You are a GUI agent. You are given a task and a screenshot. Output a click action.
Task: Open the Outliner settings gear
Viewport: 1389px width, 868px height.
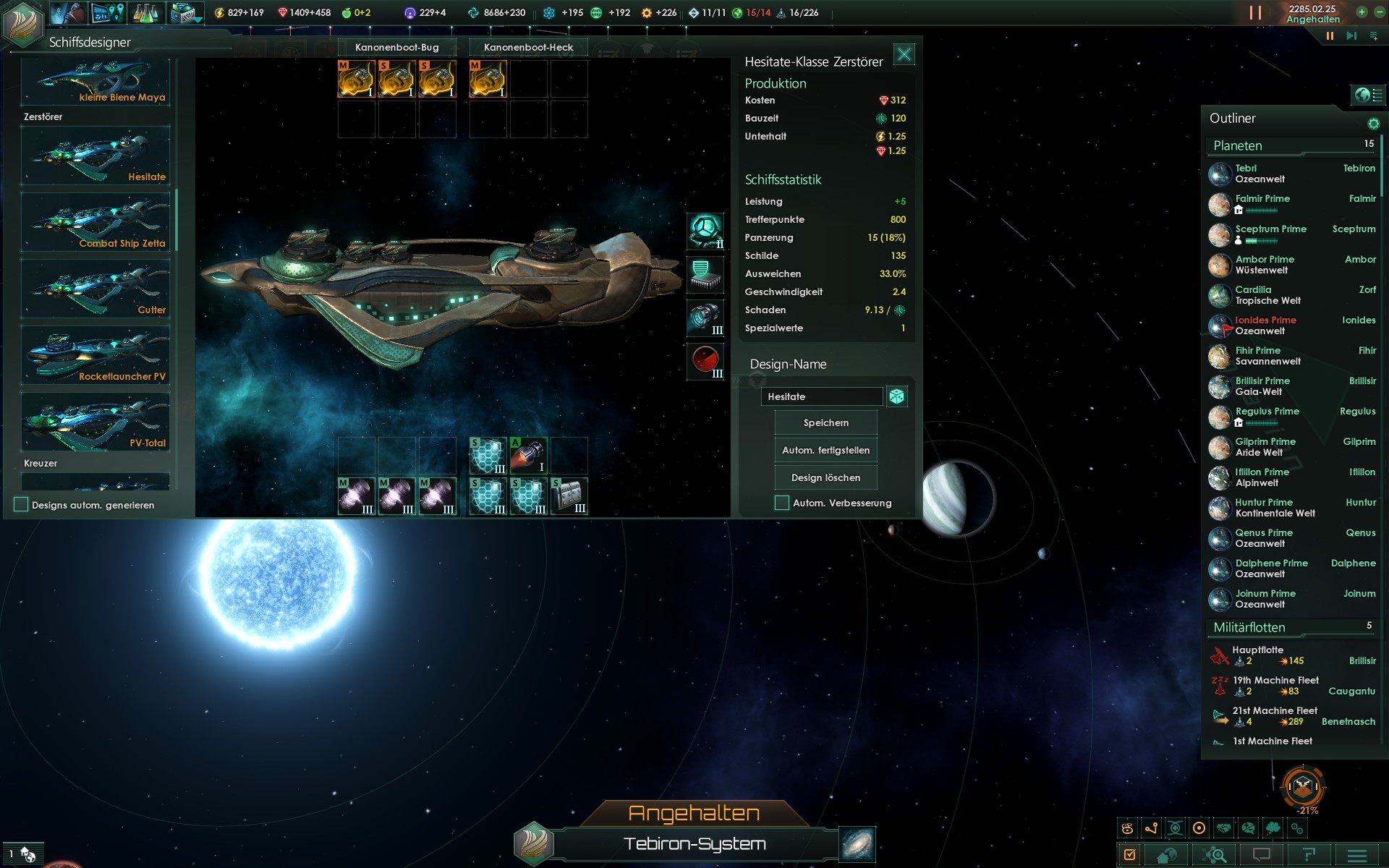point(1373,124)
